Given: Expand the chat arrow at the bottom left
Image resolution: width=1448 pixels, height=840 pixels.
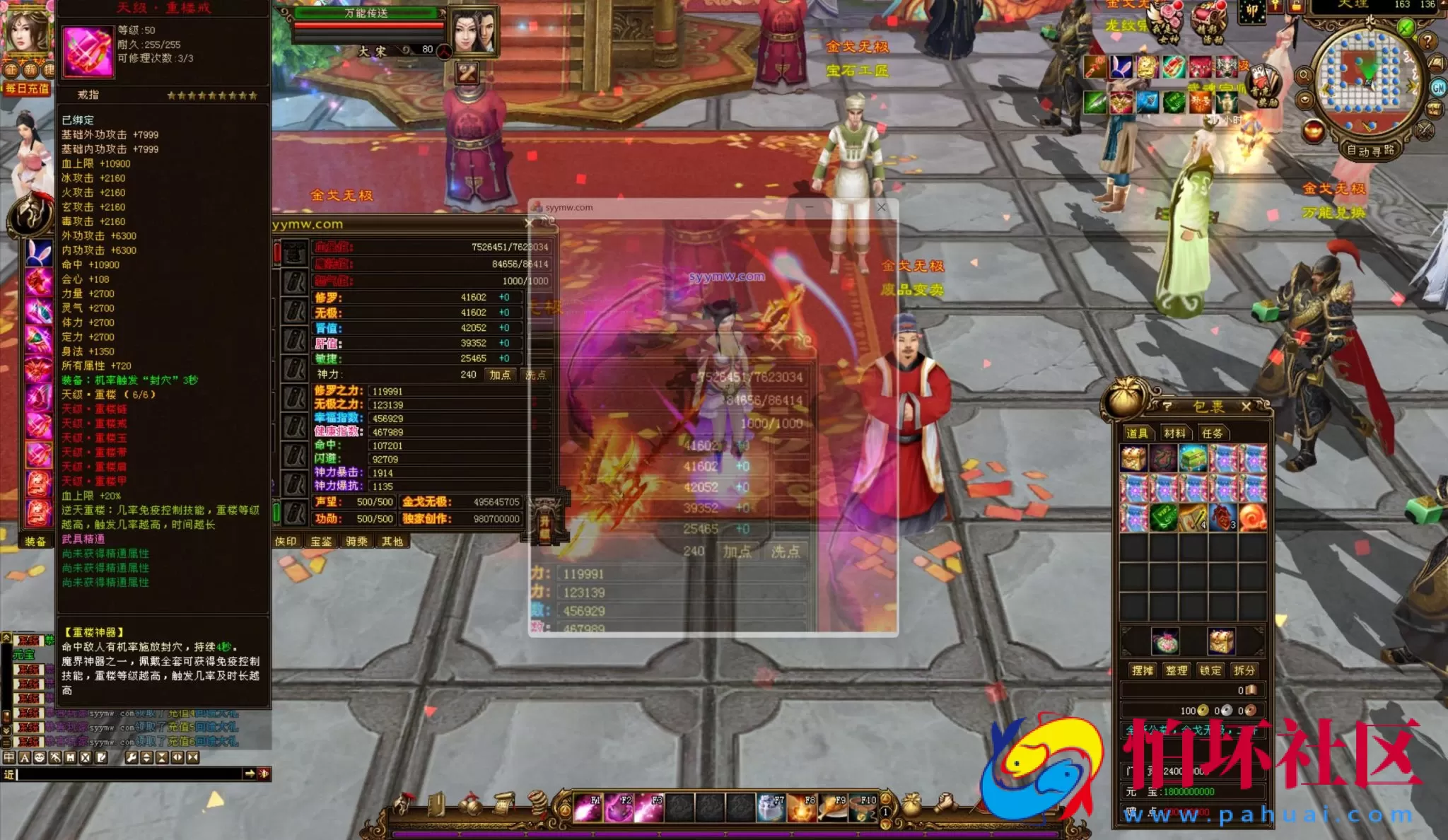Looking at the screenshot, I should (250, 774).
